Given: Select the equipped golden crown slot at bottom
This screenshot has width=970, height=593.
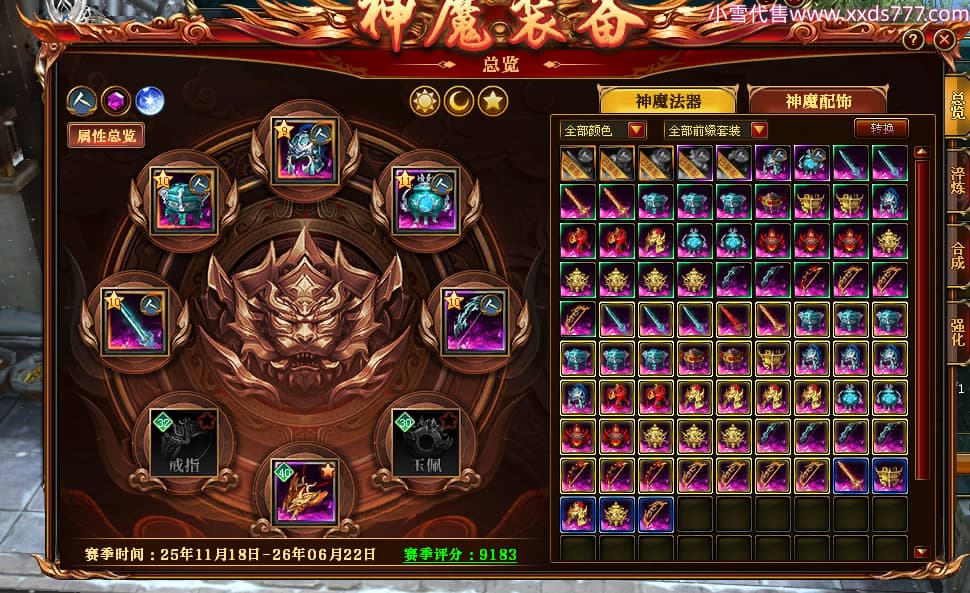Looking at the screenshot, I should 304,492.
